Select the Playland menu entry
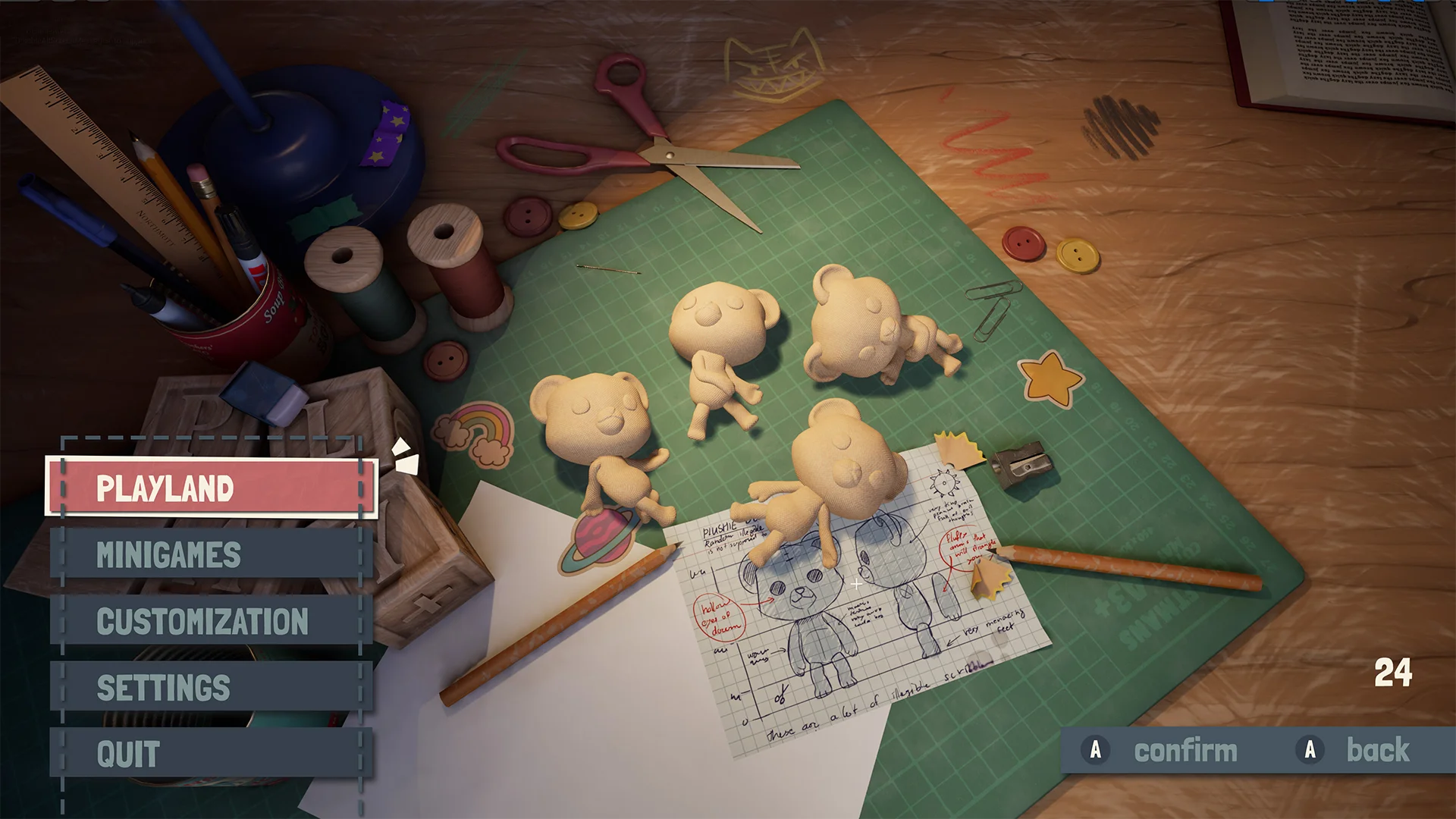 click(211, 488)
